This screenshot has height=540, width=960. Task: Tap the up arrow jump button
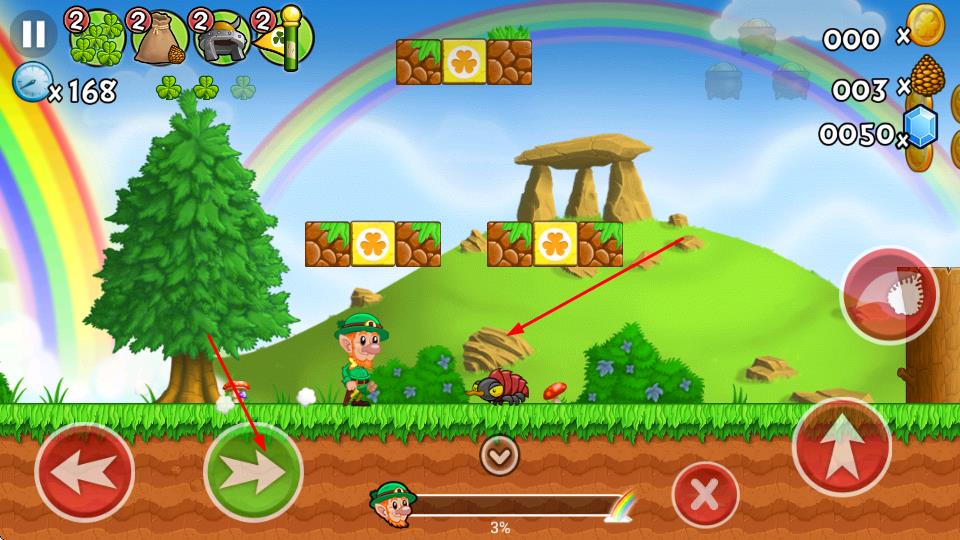(x=841, y=447)
